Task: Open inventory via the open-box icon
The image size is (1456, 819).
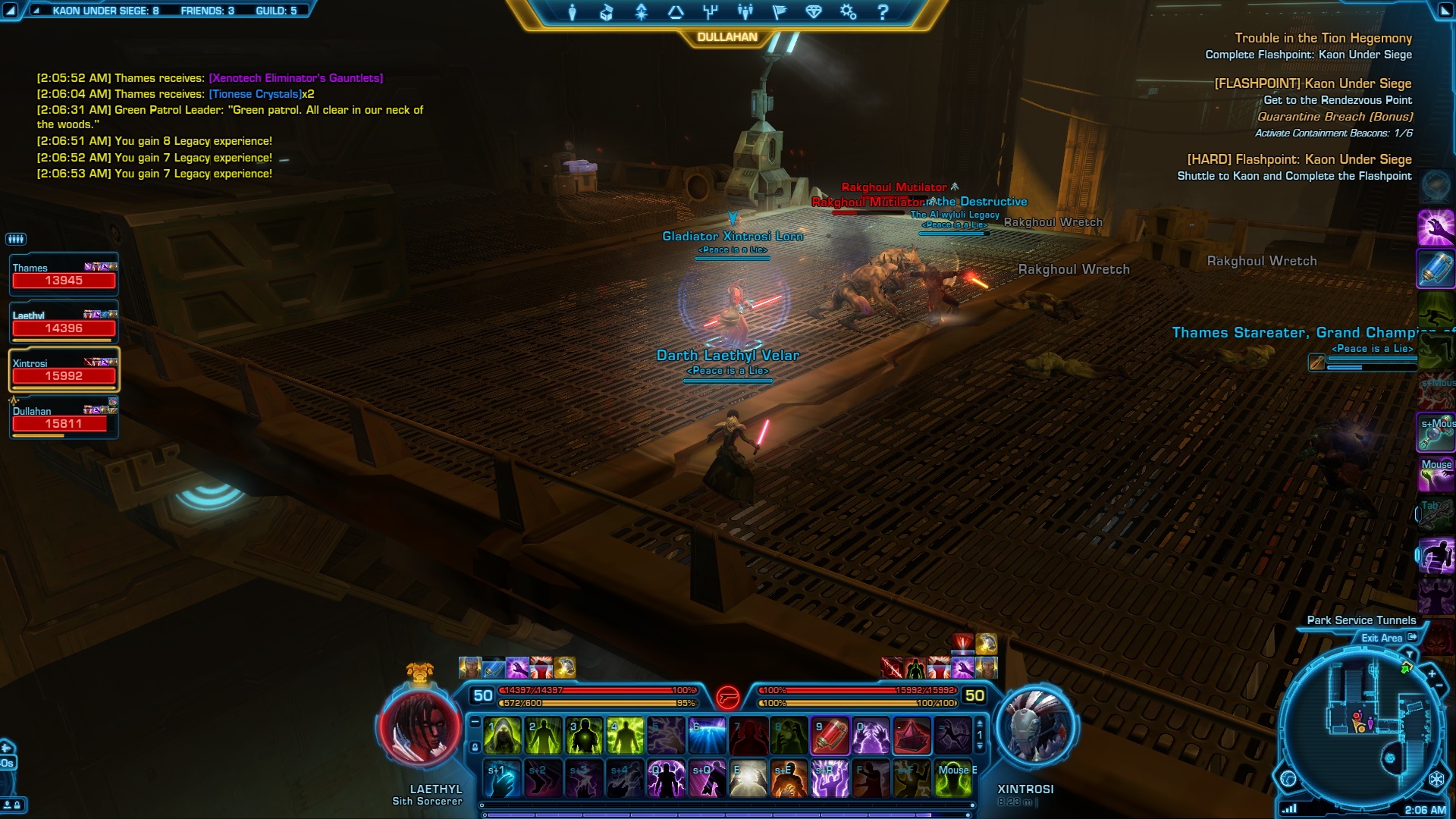Action: coord(606,12)
